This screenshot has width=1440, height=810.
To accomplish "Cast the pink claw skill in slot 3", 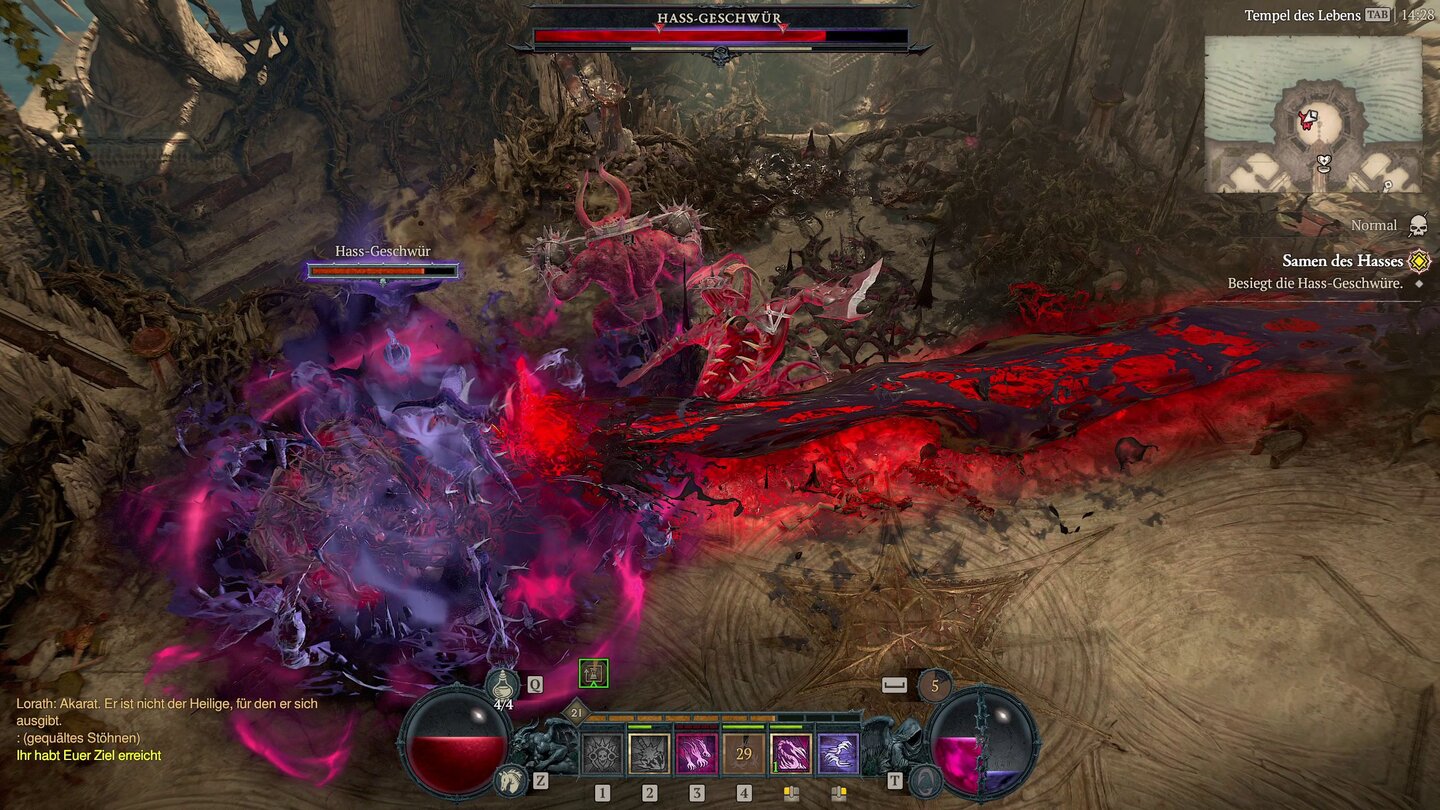I will (x=697, y=752).
